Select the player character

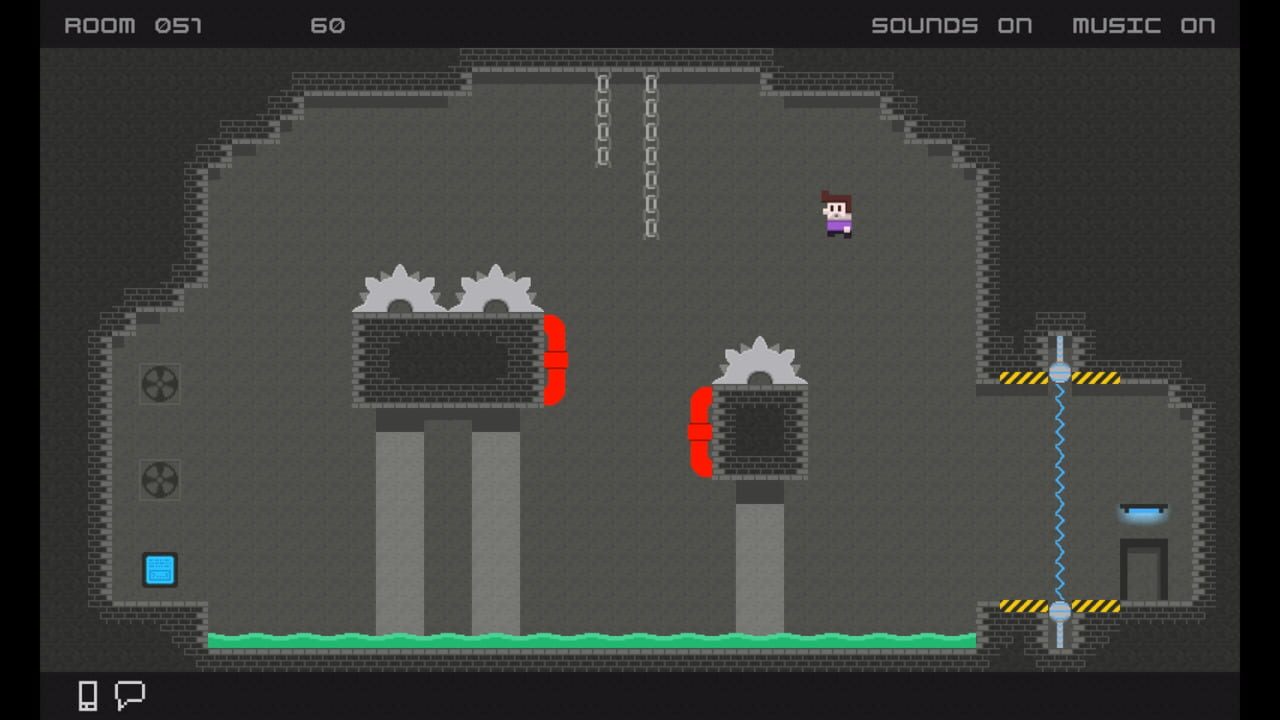(x=838, y=213)
